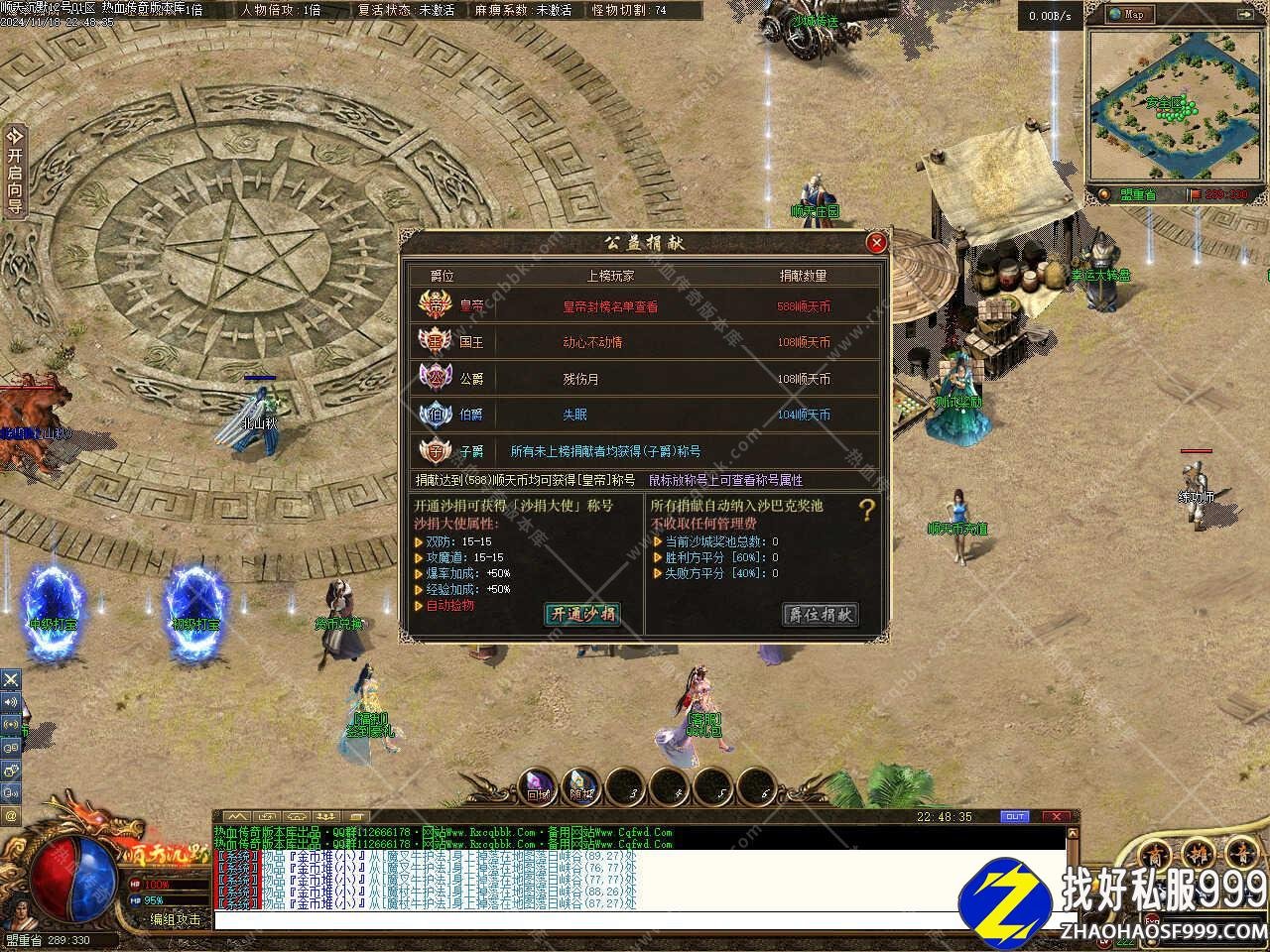Select the 国王 rank row
Screen dimensions: 1270x952
[645, 342]
